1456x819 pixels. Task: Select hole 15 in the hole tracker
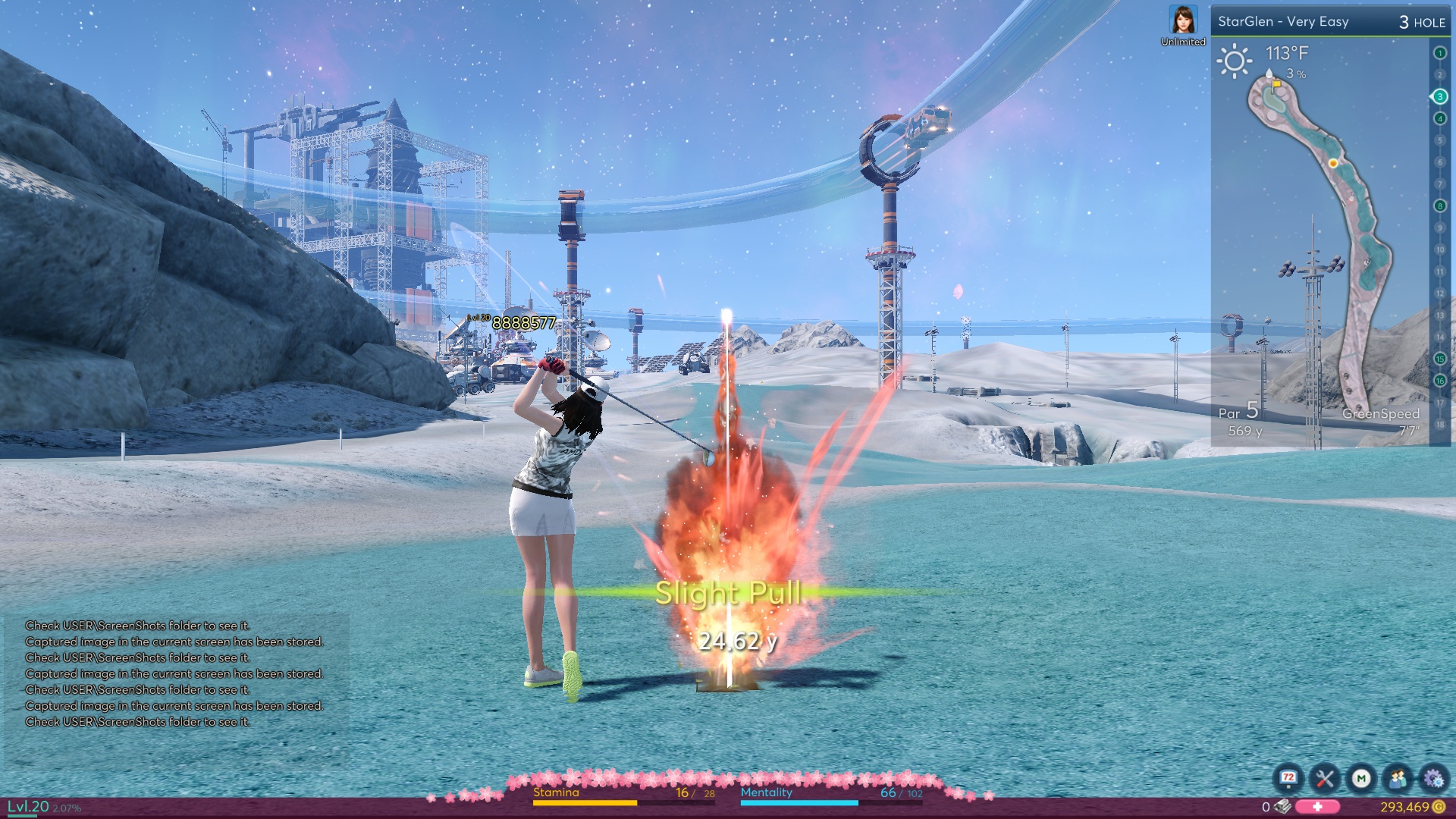click(1439, 359)
